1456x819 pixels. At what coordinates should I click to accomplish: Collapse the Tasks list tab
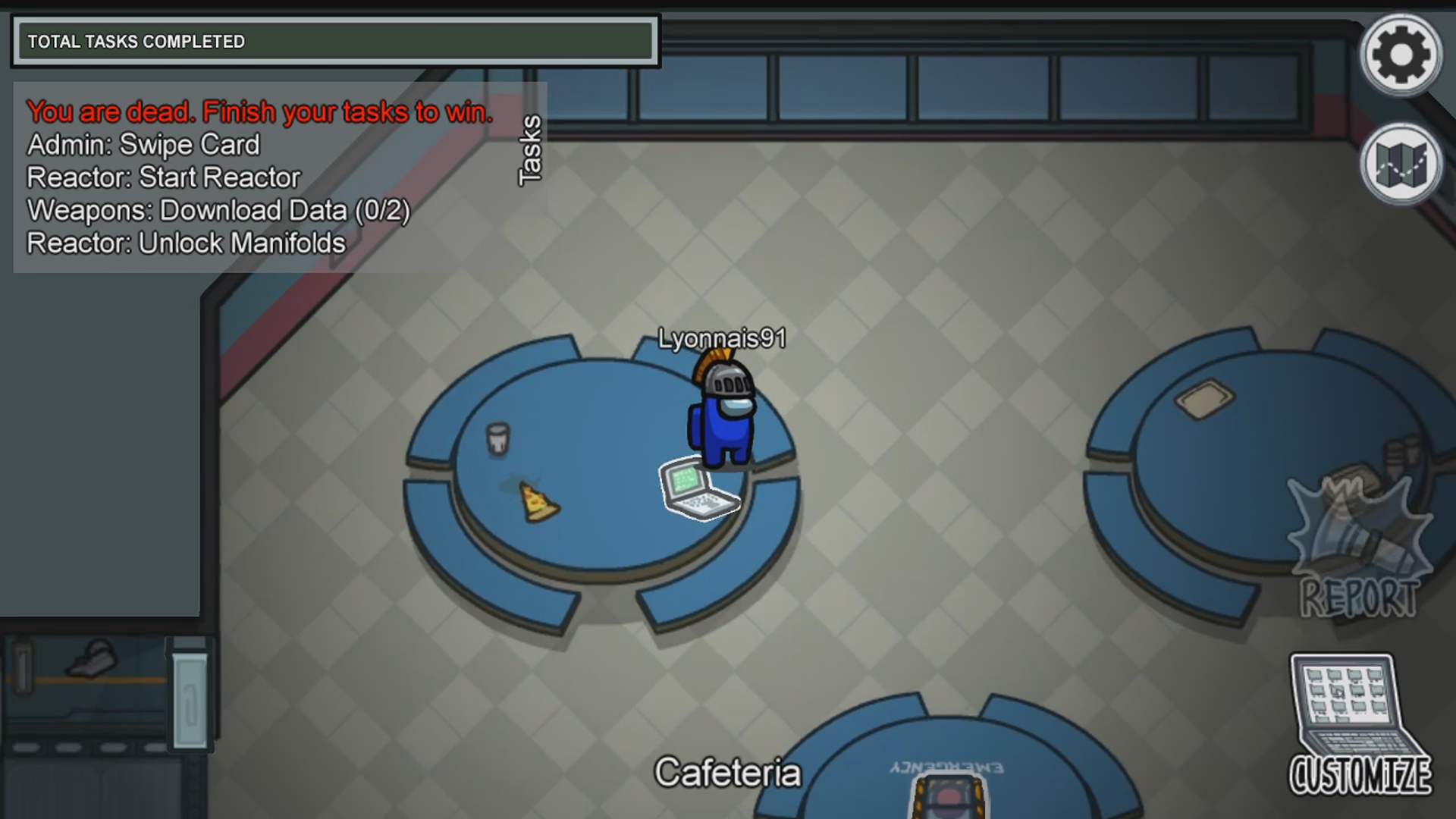tap(530, 150)
